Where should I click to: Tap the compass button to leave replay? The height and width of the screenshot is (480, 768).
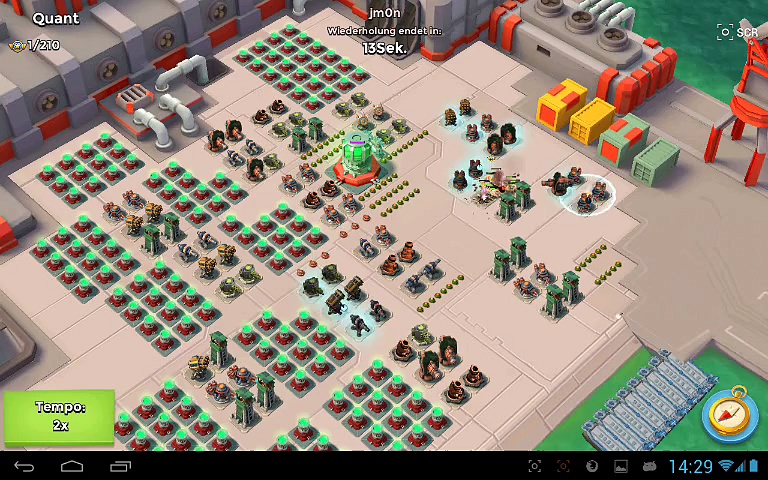[x=730, y=413]
